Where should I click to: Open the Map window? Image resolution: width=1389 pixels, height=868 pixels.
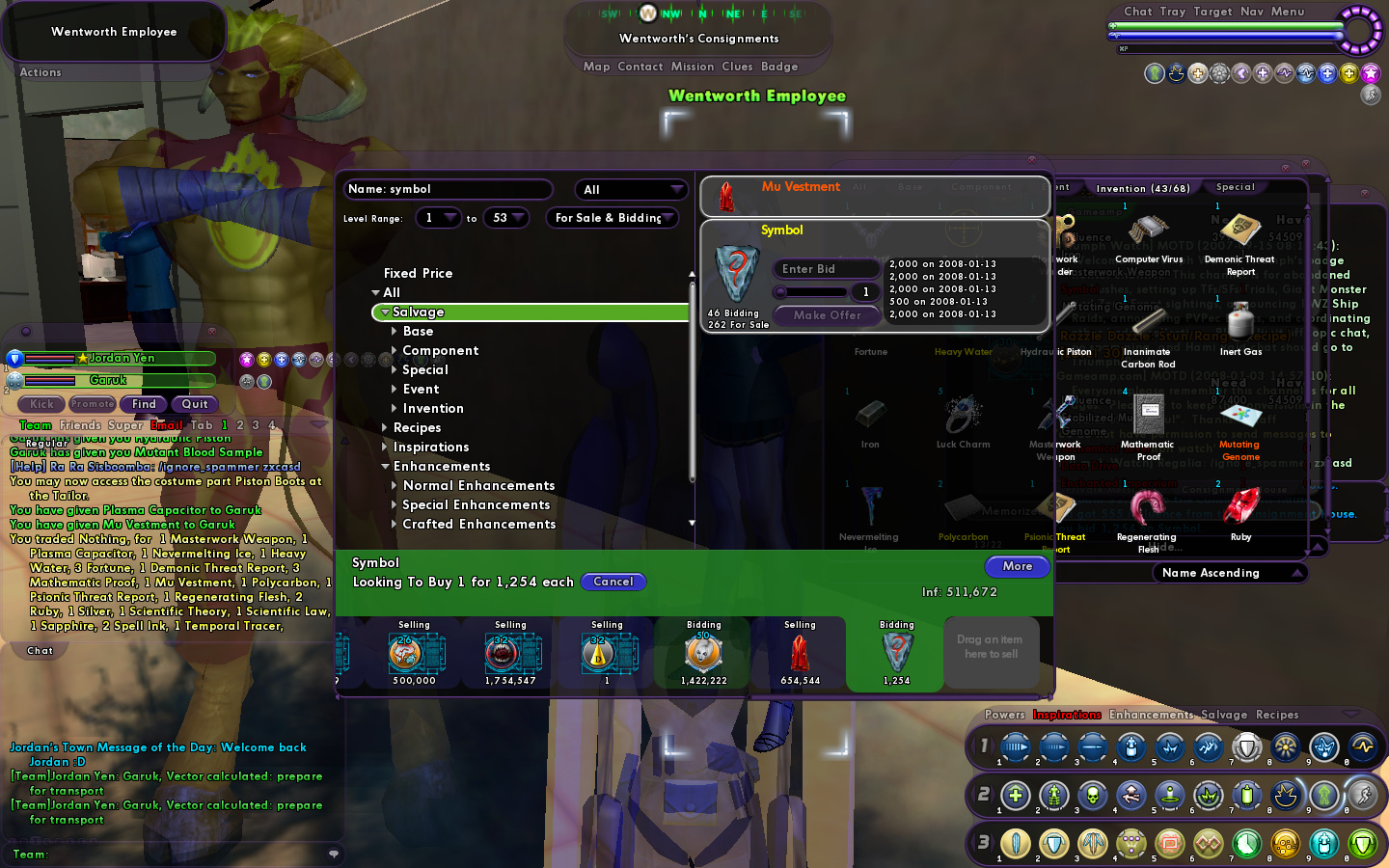click(596, 67)
